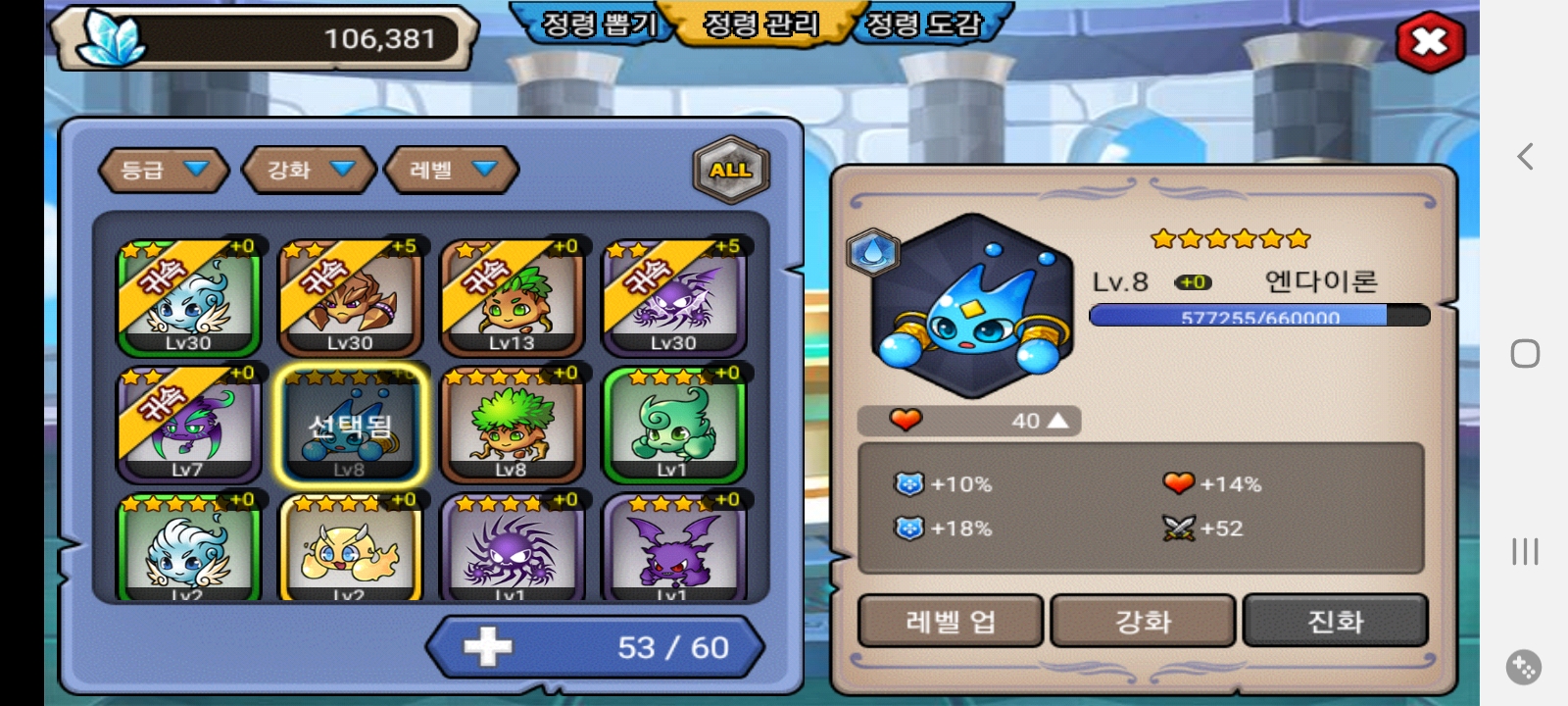The width and height of the screenshot is (1568, 706).
Task: Open the 강화 filter dropdown
Action: click(x=310, y=170)
